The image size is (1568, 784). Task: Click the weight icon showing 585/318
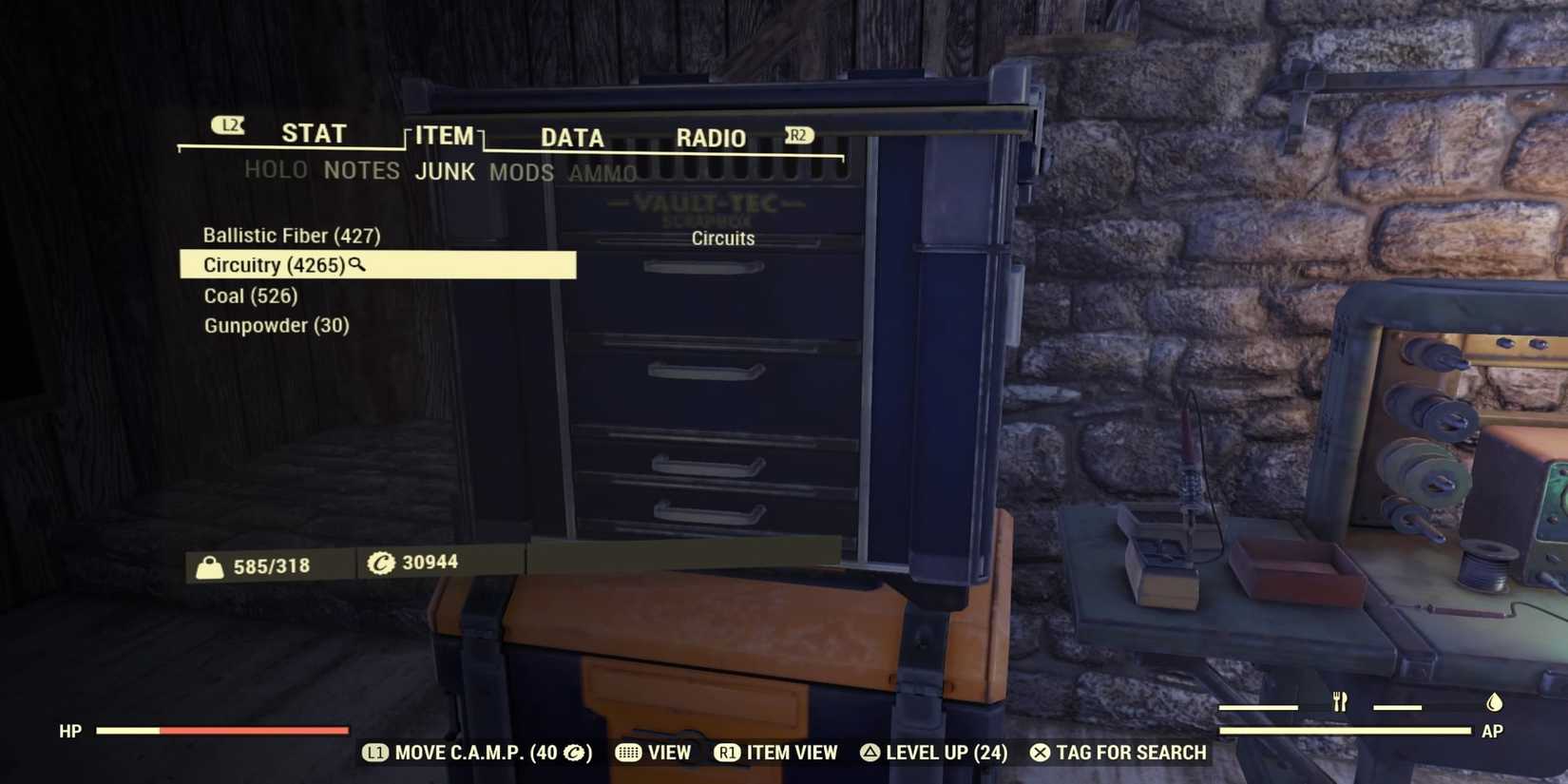[x=207, y=564]
